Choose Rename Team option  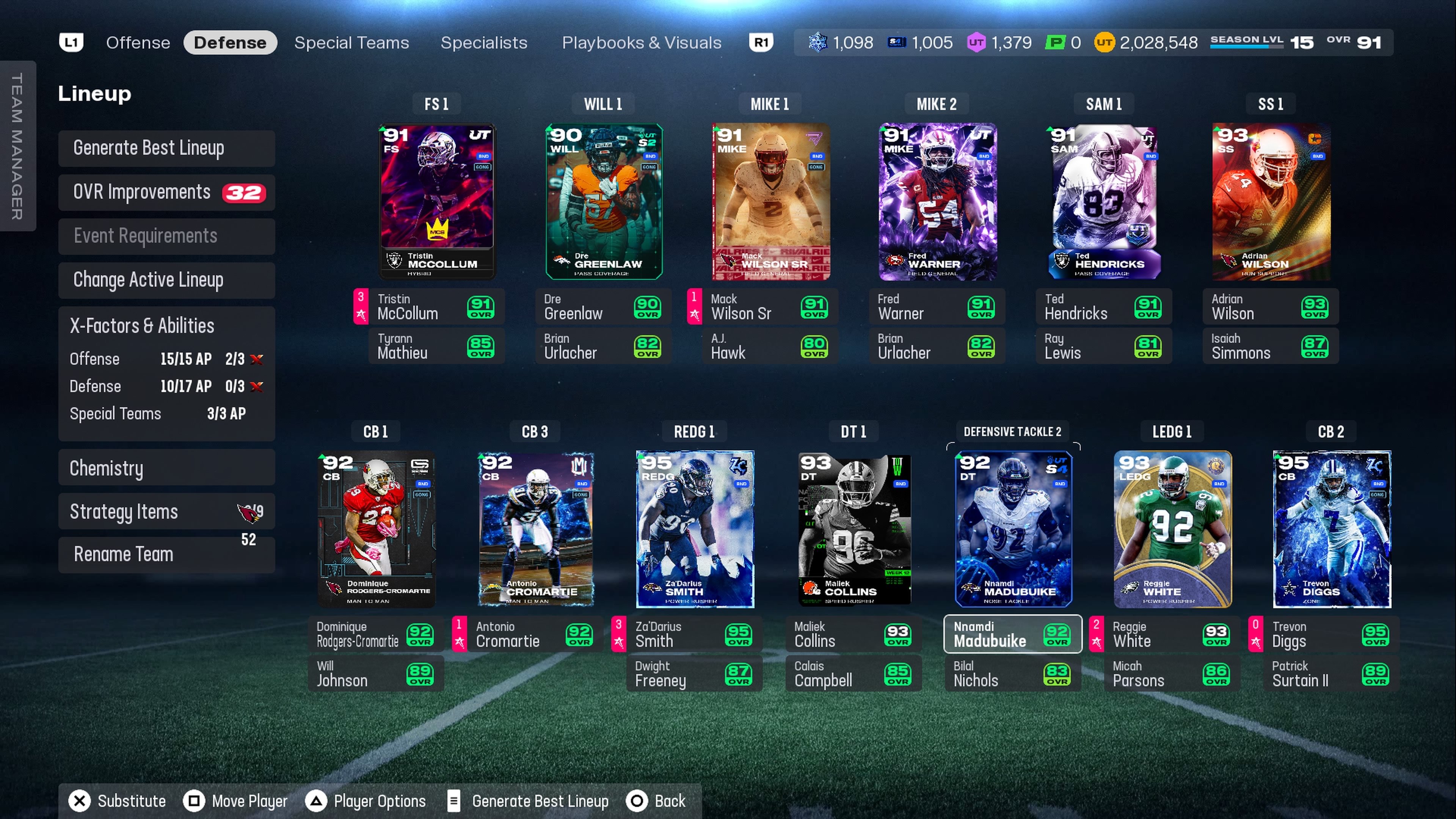pos(166,554)
